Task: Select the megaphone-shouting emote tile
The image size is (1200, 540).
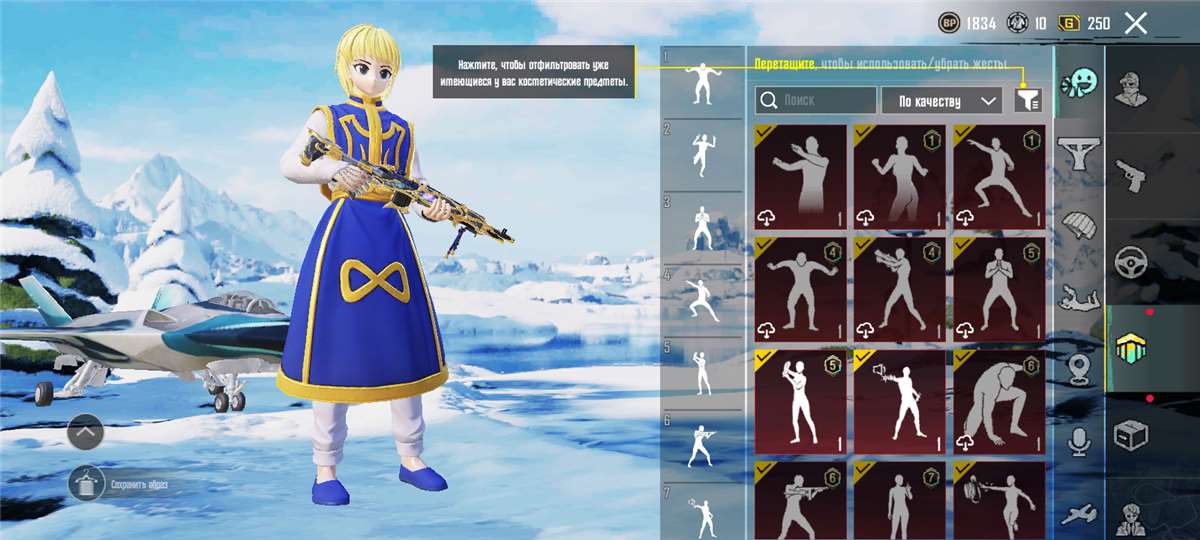Action: [x=899, y=402]
